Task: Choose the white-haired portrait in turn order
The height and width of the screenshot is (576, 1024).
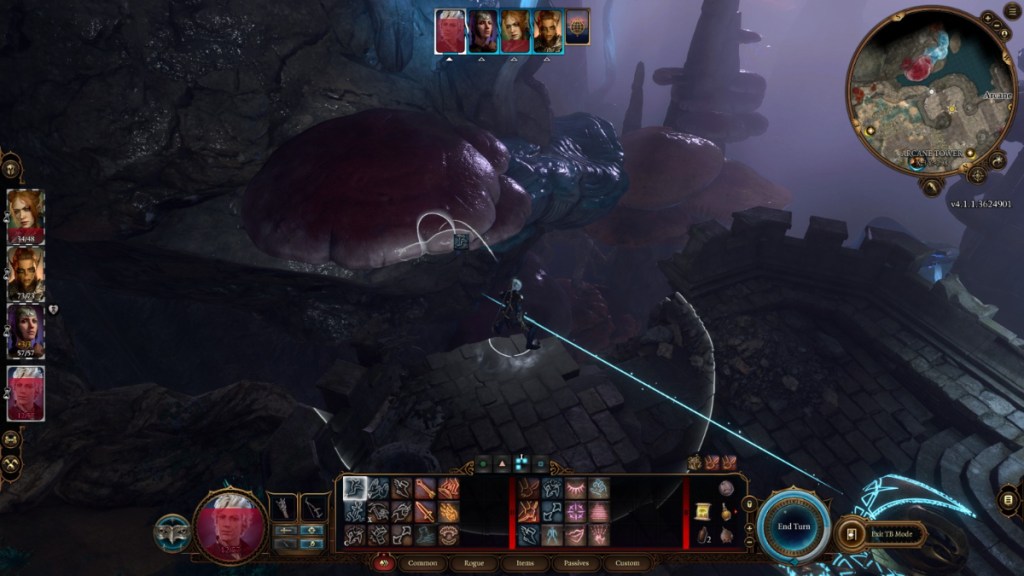Action: [451, 31]
